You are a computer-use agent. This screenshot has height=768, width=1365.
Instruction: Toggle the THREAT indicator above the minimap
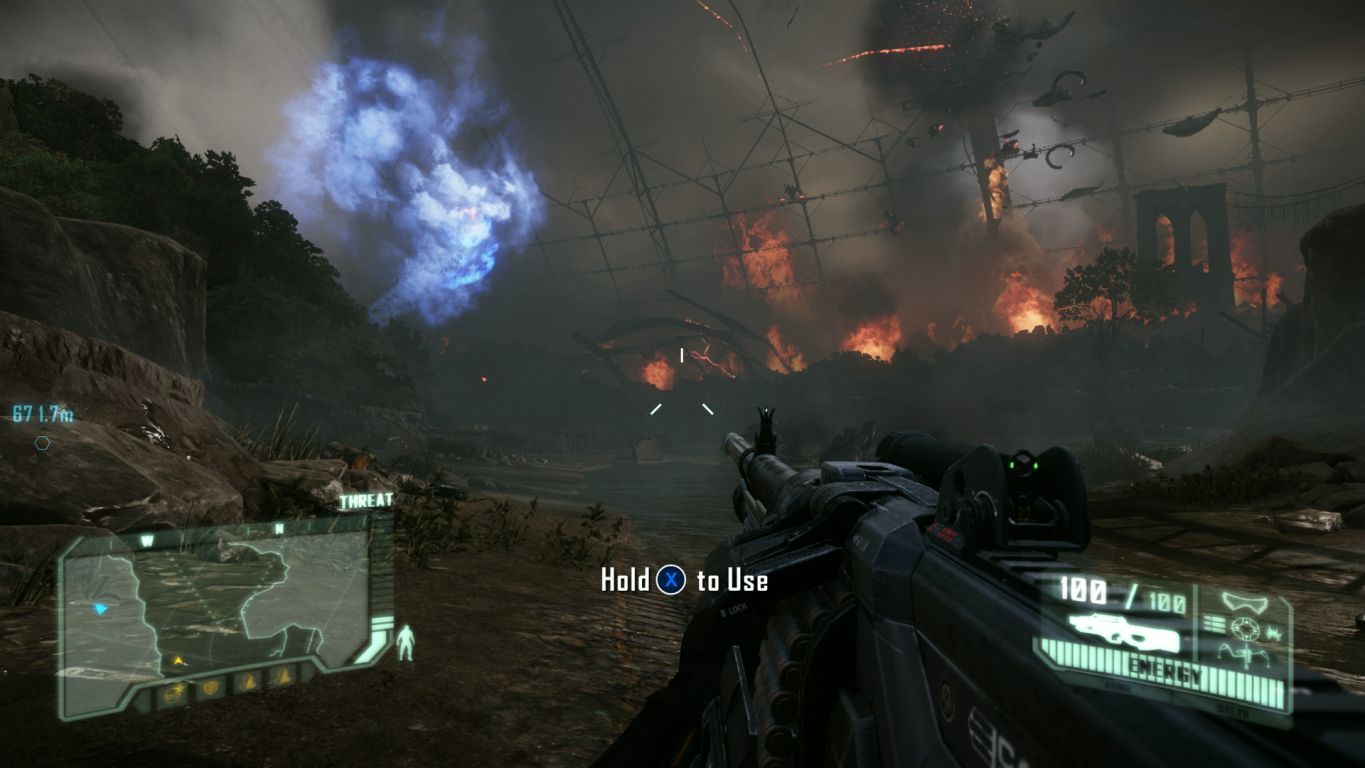tap(366, 500)
